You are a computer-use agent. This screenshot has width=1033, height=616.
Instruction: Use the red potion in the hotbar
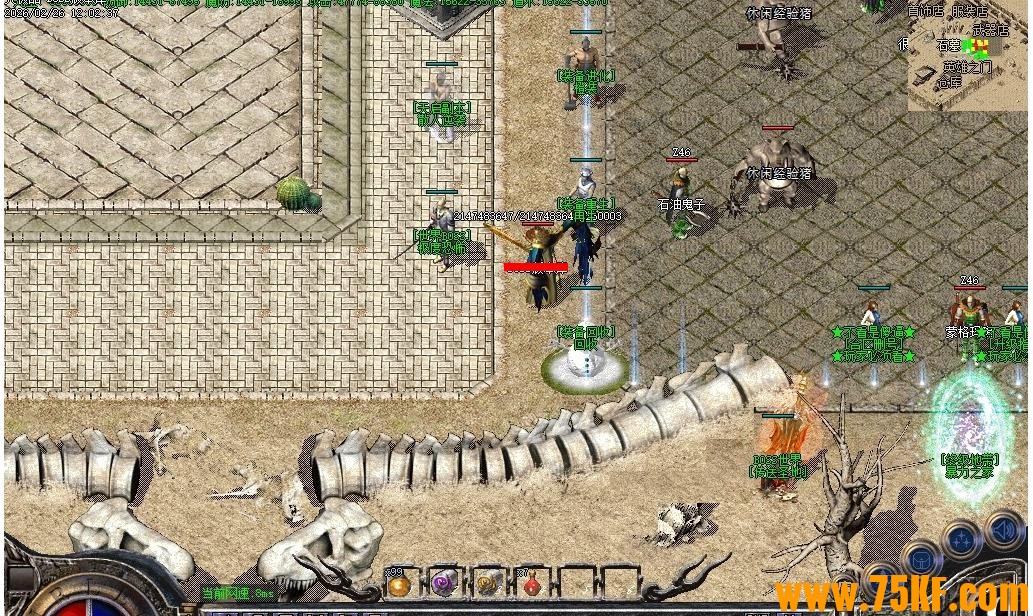point(532,585)
